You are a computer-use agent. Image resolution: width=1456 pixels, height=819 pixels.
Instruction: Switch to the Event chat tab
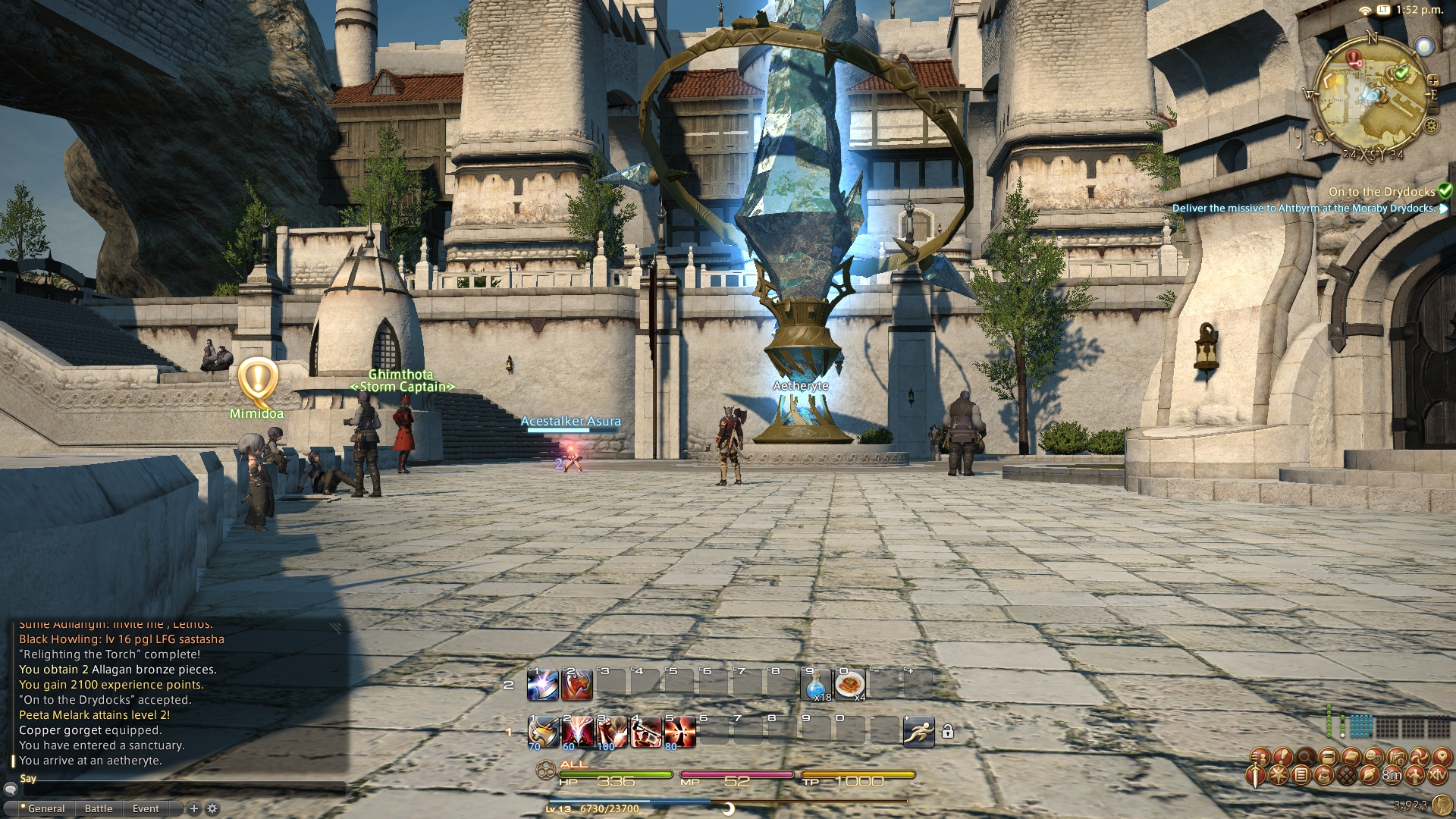click(146, 808)
